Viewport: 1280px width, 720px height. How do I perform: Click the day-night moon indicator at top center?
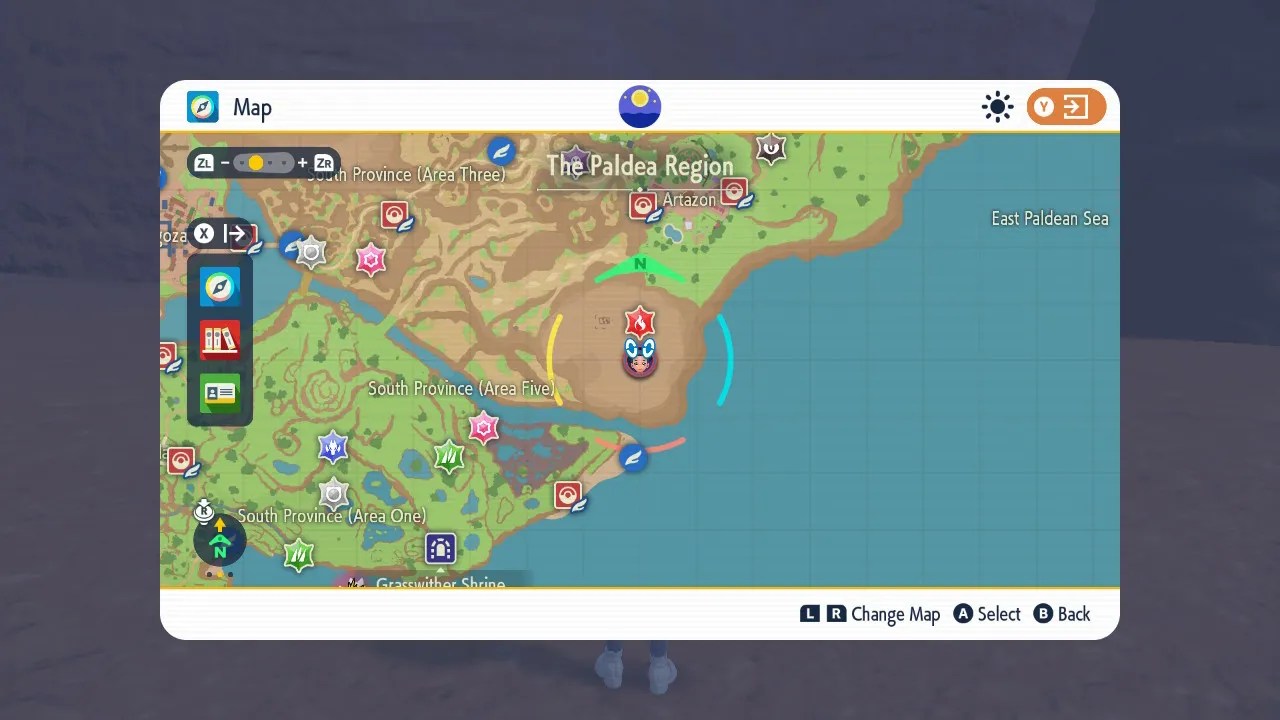[639, 105]
